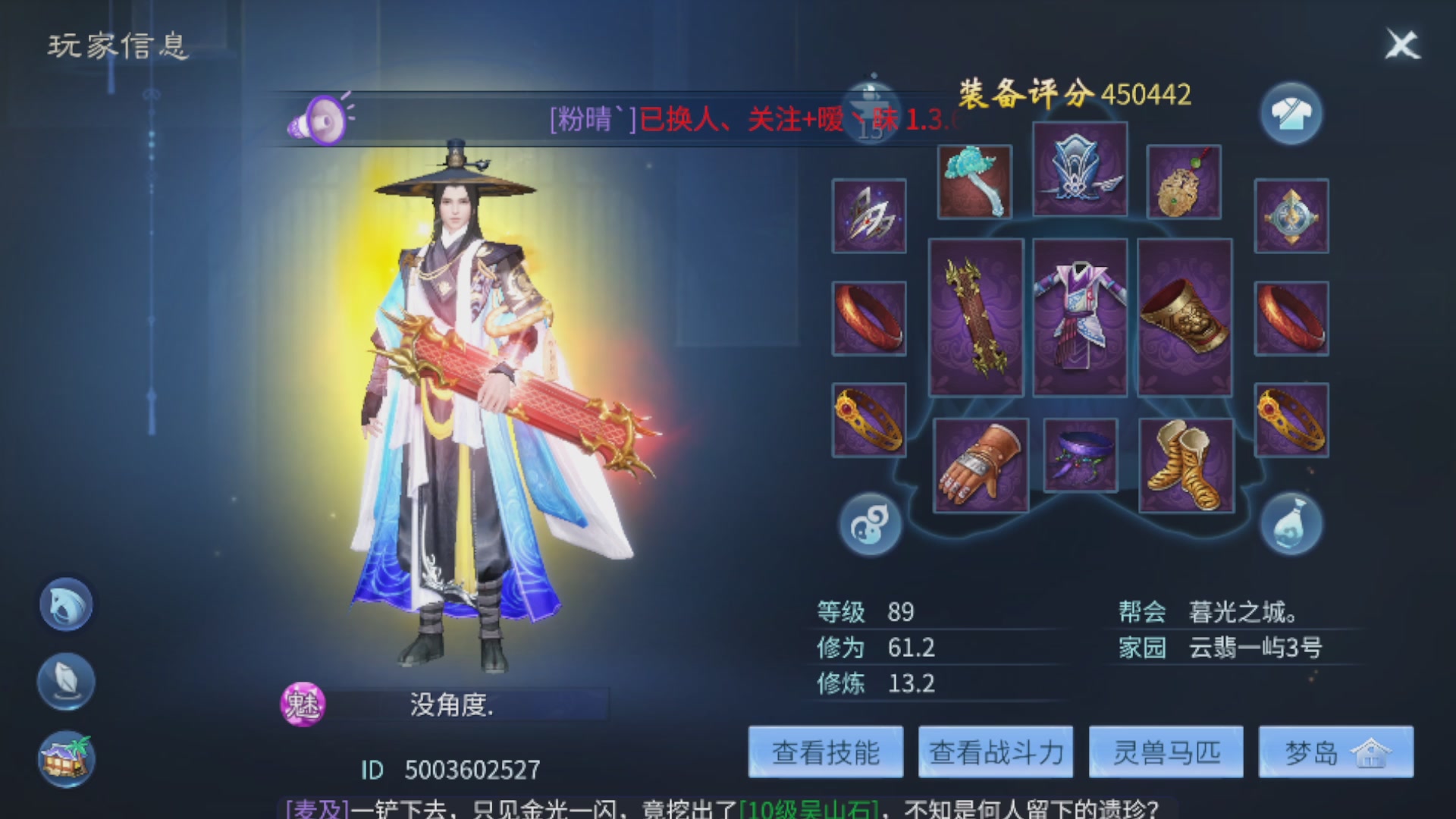Open 灵兽马匹 spirit beast panel

(1166, 752)
